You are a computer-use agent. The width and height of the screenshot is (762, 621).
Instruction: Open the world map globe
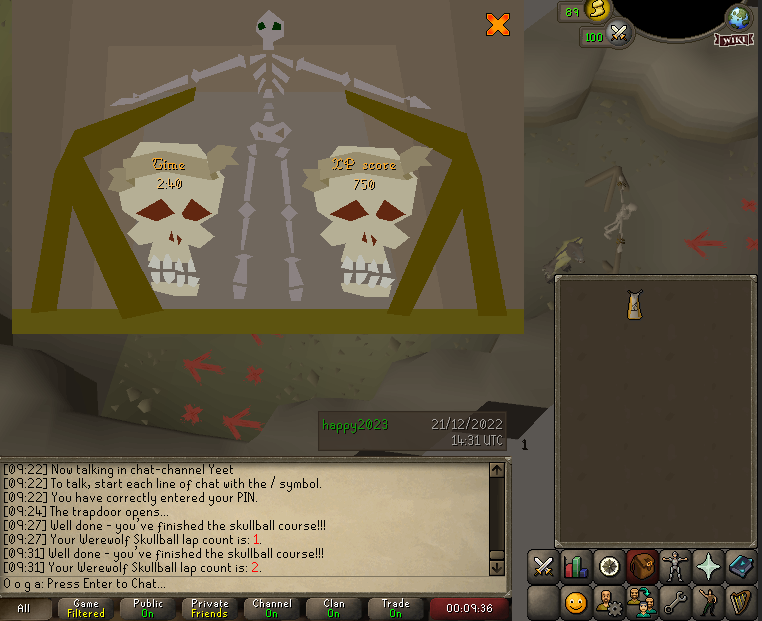pos(739,16)
